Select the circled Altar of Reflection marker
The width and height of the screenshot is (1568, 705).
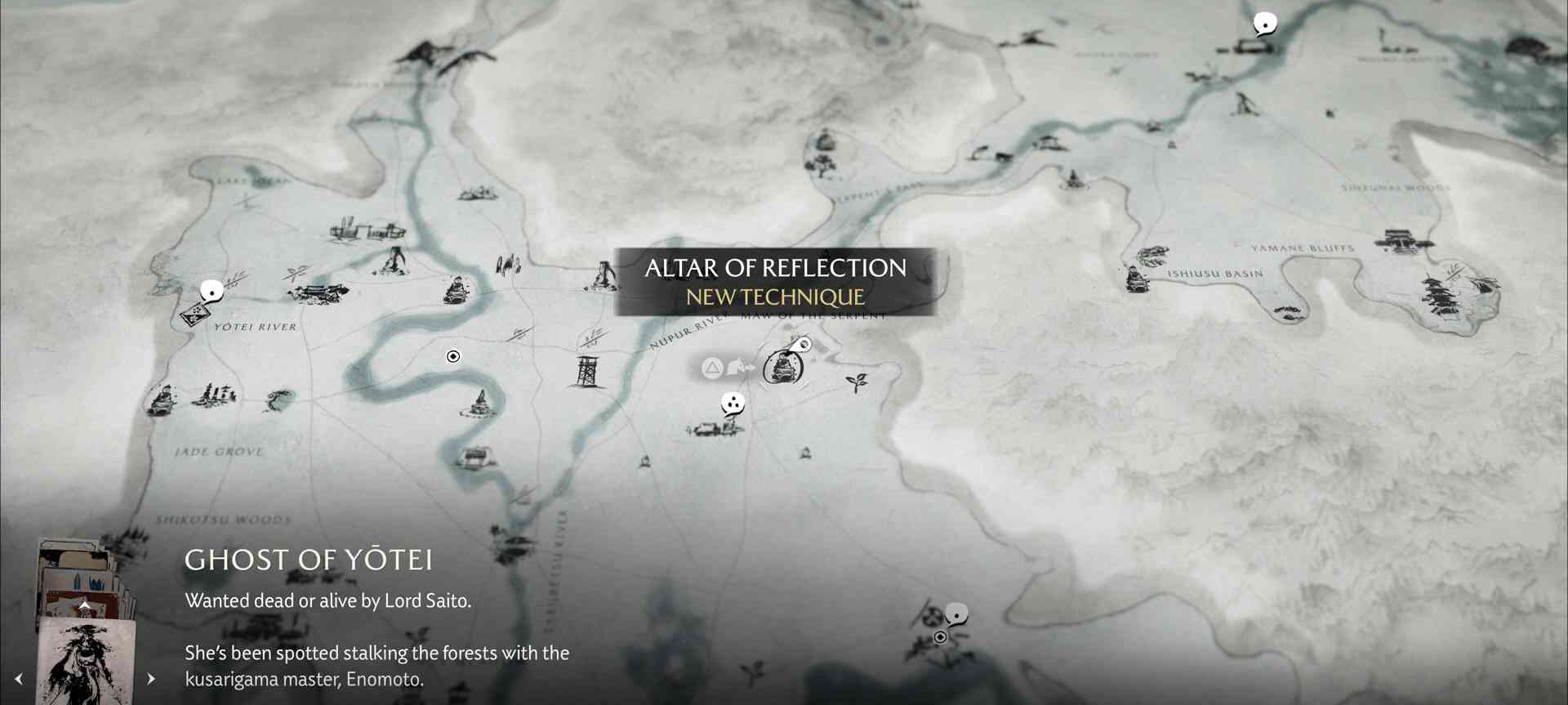[782, 367]
